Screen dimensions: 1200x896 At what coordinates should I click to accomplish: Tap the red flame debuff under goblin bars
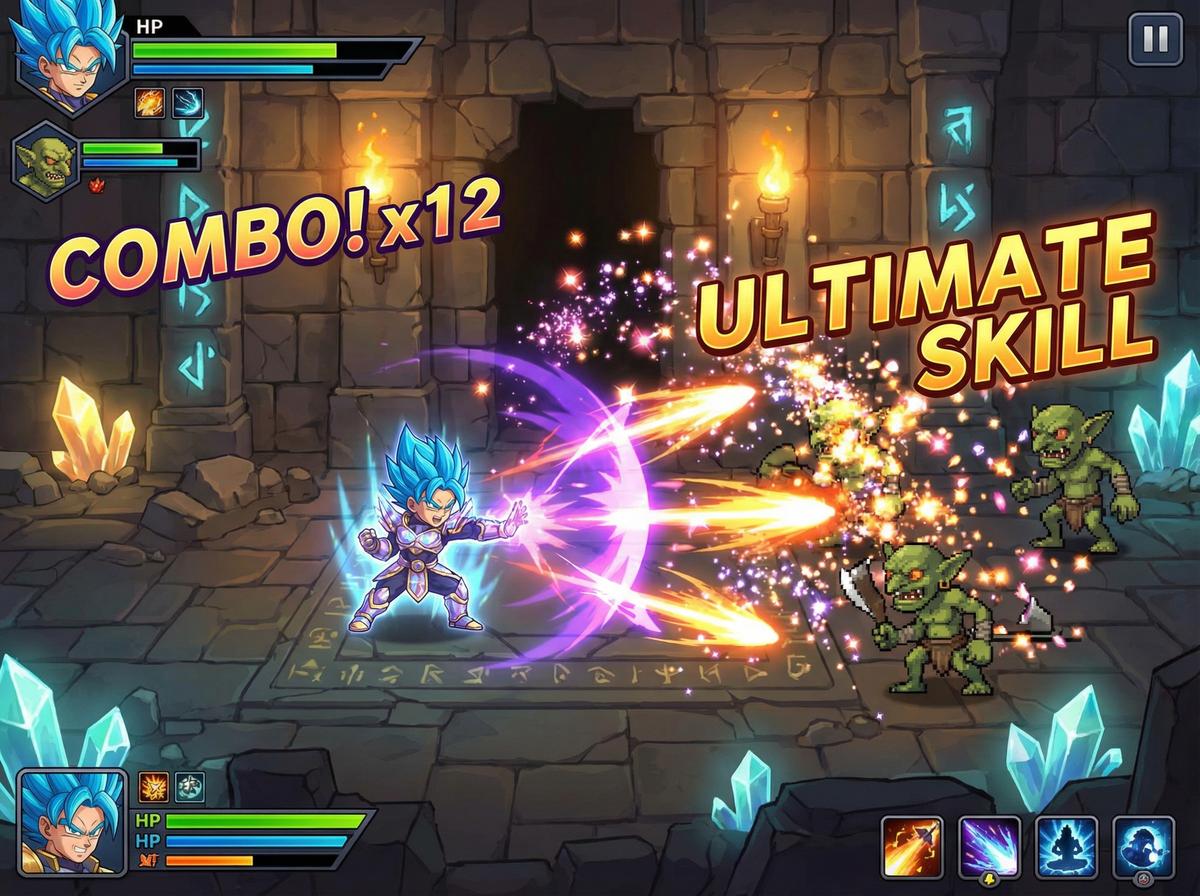(x=98, y=185)
